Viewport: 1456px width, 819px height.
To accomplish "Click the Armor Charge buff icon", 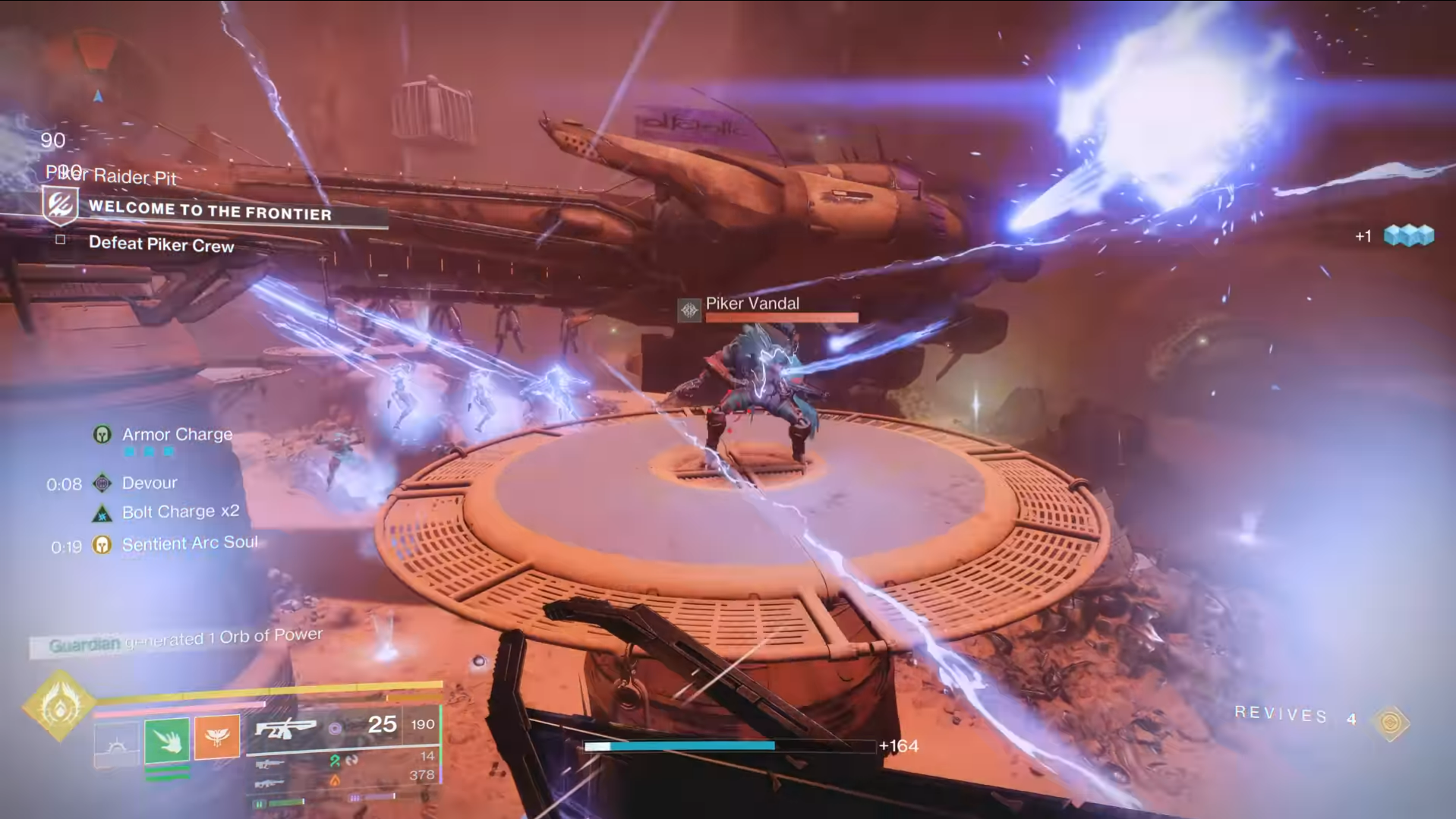I will pyautogui.click(x=102, y=434).
